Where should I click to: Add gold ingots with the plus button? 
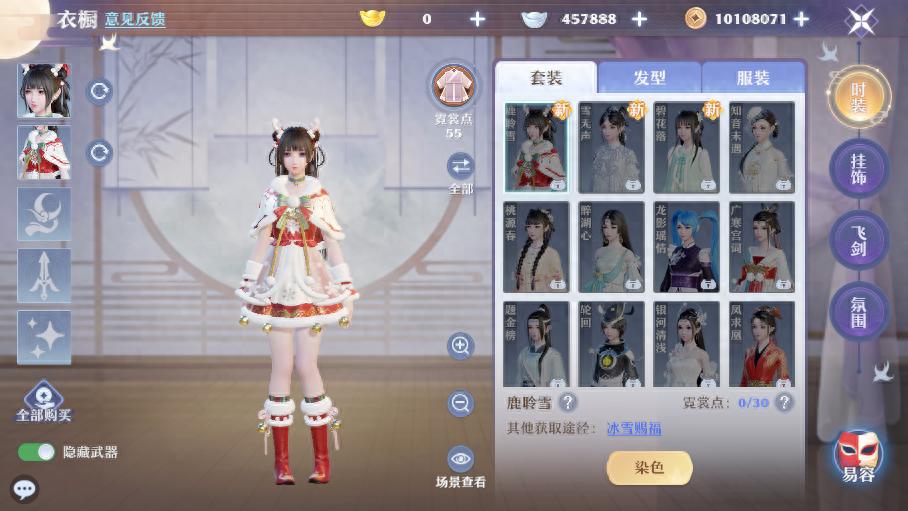point(477,19)
